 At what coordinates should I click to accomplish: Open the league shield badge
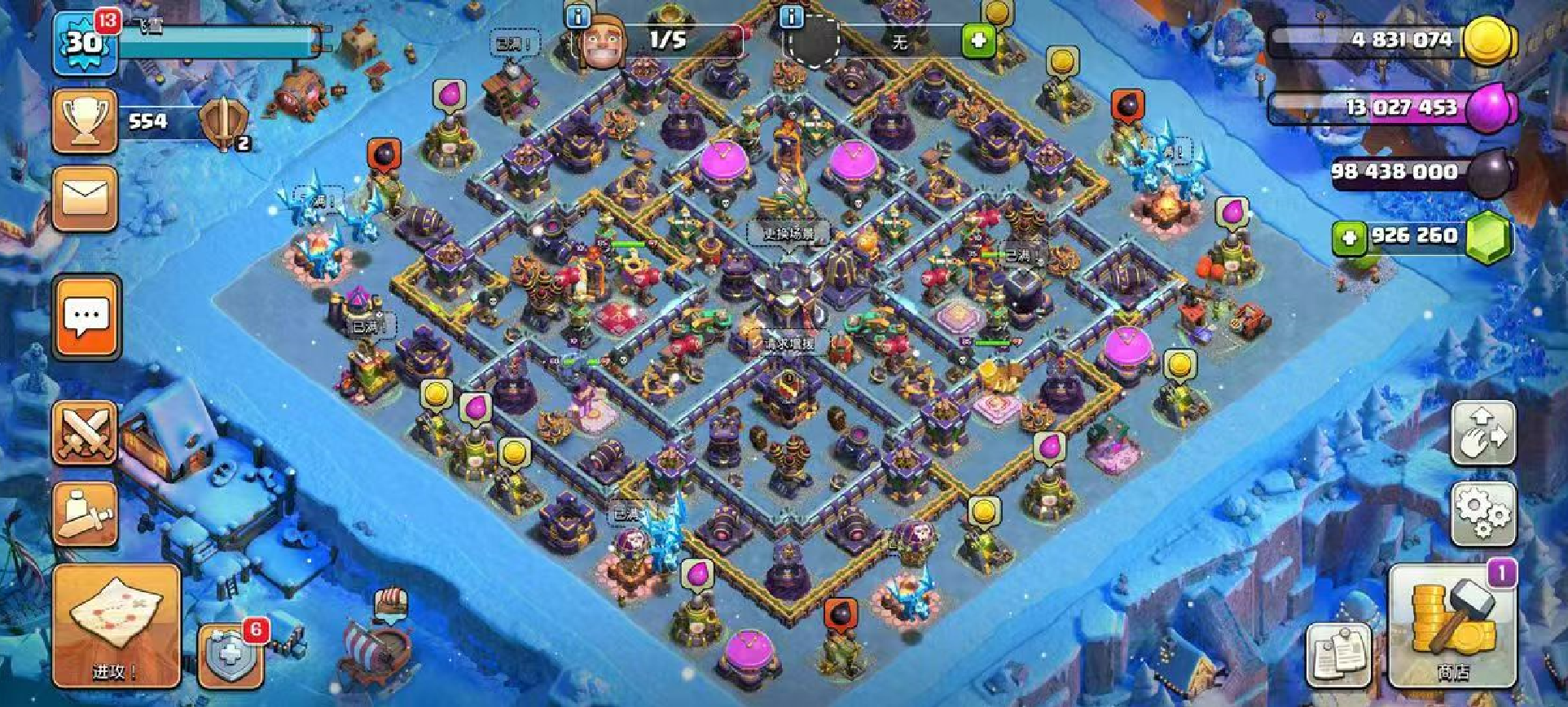click(x=221, y=123)
